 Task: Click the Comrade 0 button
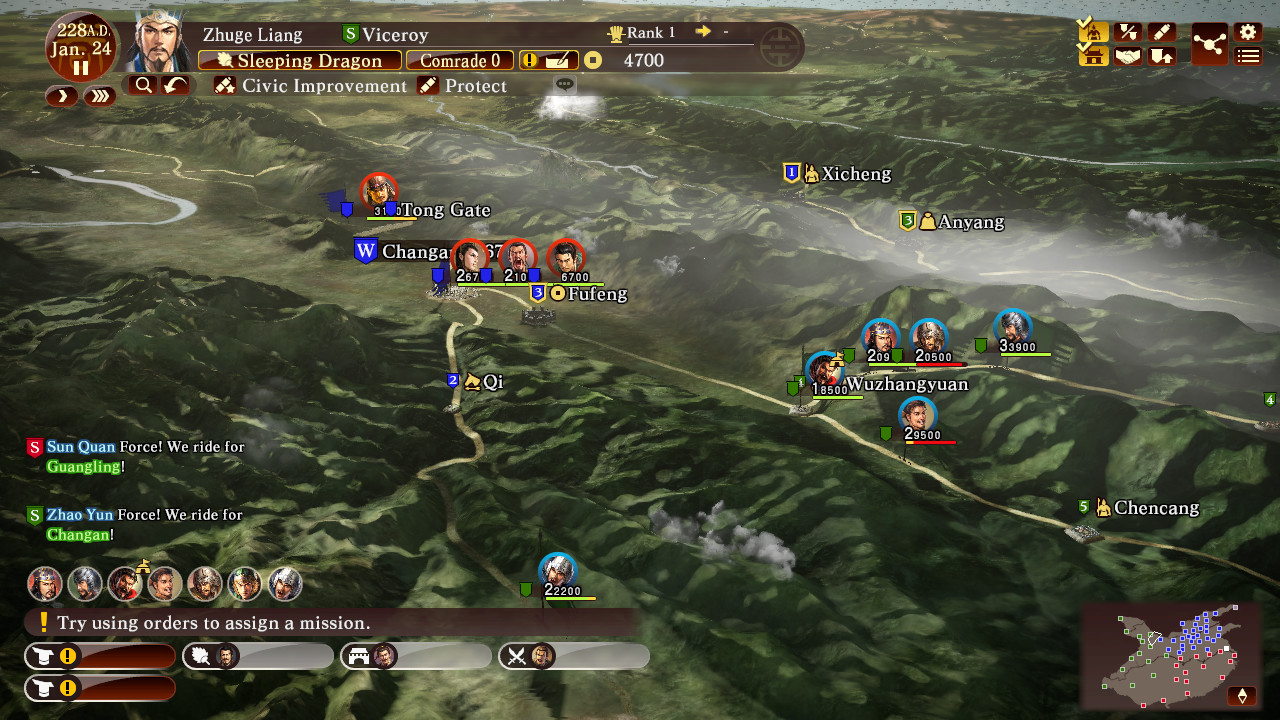(x=459, y=60)
